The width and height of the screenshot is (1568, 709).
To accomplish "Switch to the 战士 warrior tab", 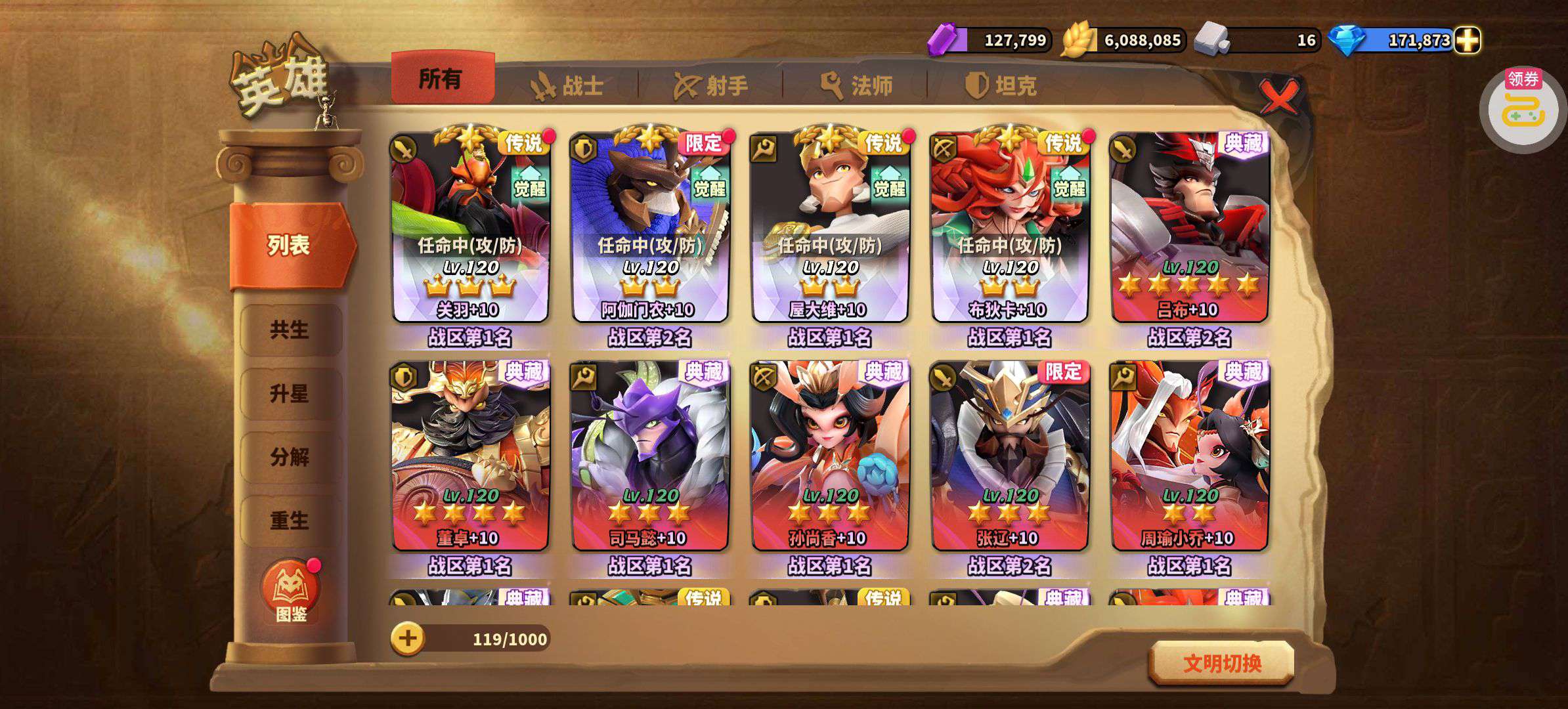I will (x=567, y=85).
